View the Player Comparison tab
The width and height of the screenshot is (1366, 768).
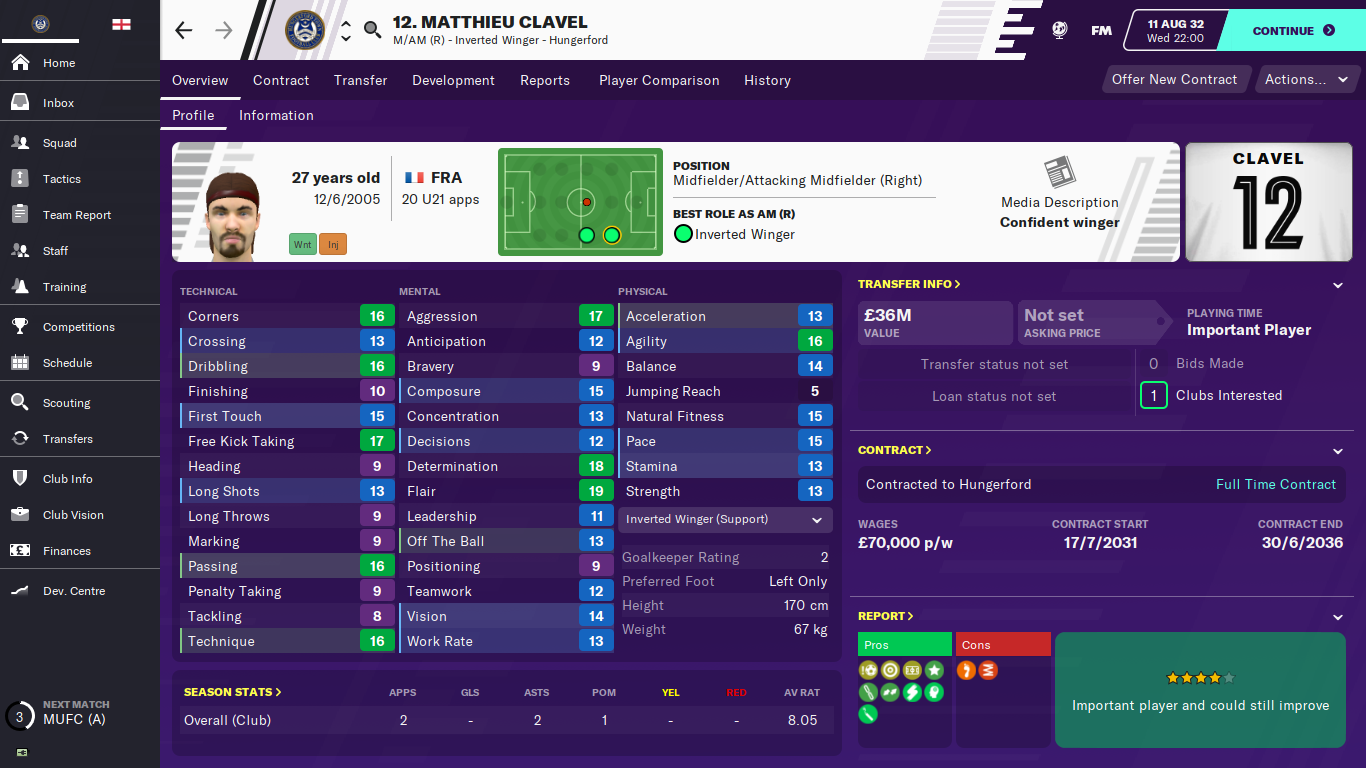coord(659,80)
